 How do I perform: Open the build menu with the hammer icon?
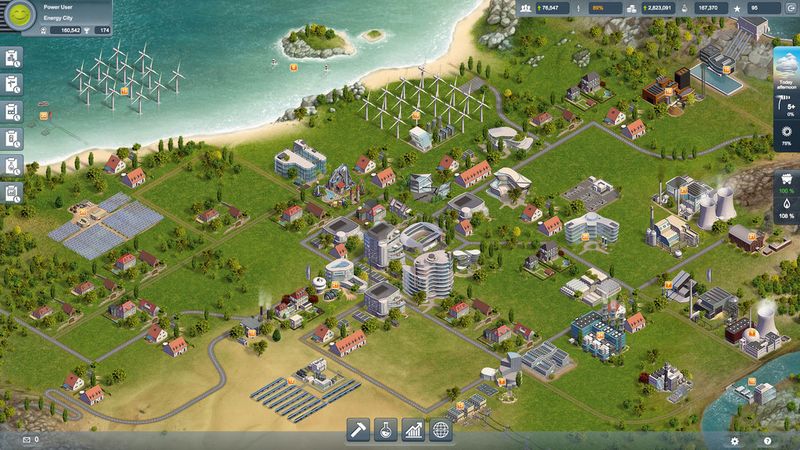point(359,430)
